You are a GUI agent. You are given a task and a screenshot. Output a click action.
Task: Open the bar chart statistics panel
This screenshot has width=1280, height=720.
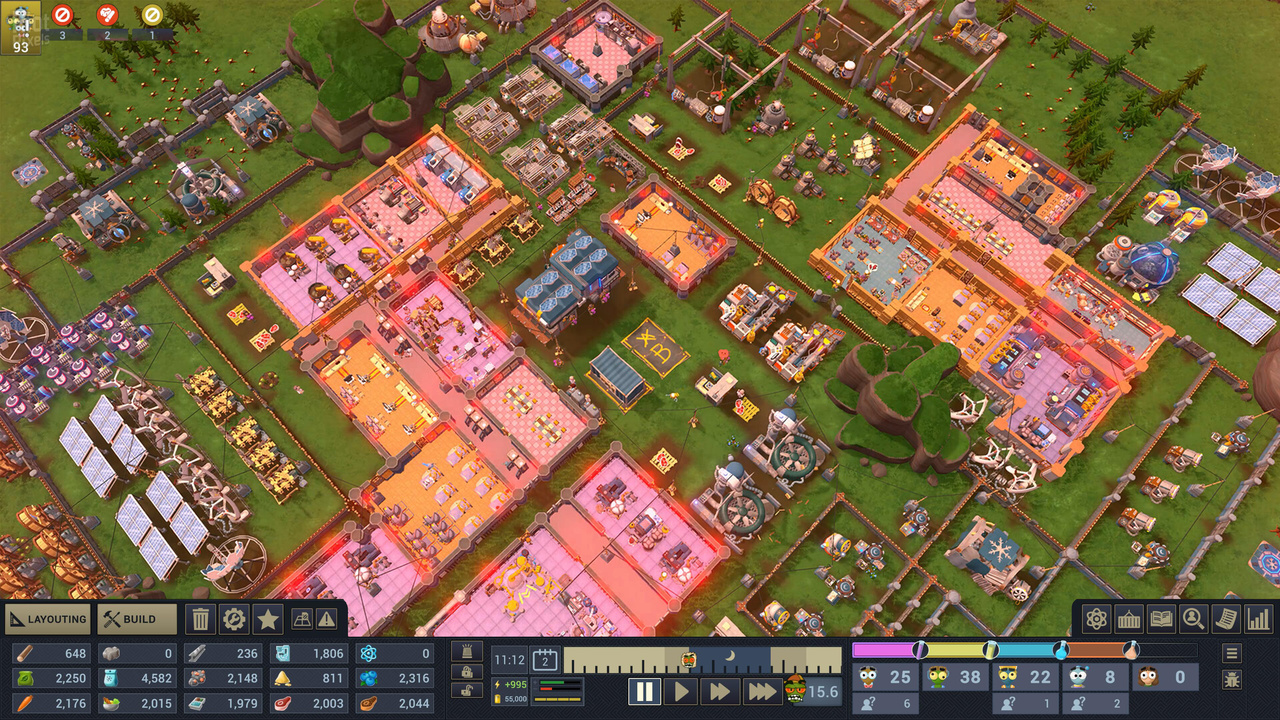1258,619
